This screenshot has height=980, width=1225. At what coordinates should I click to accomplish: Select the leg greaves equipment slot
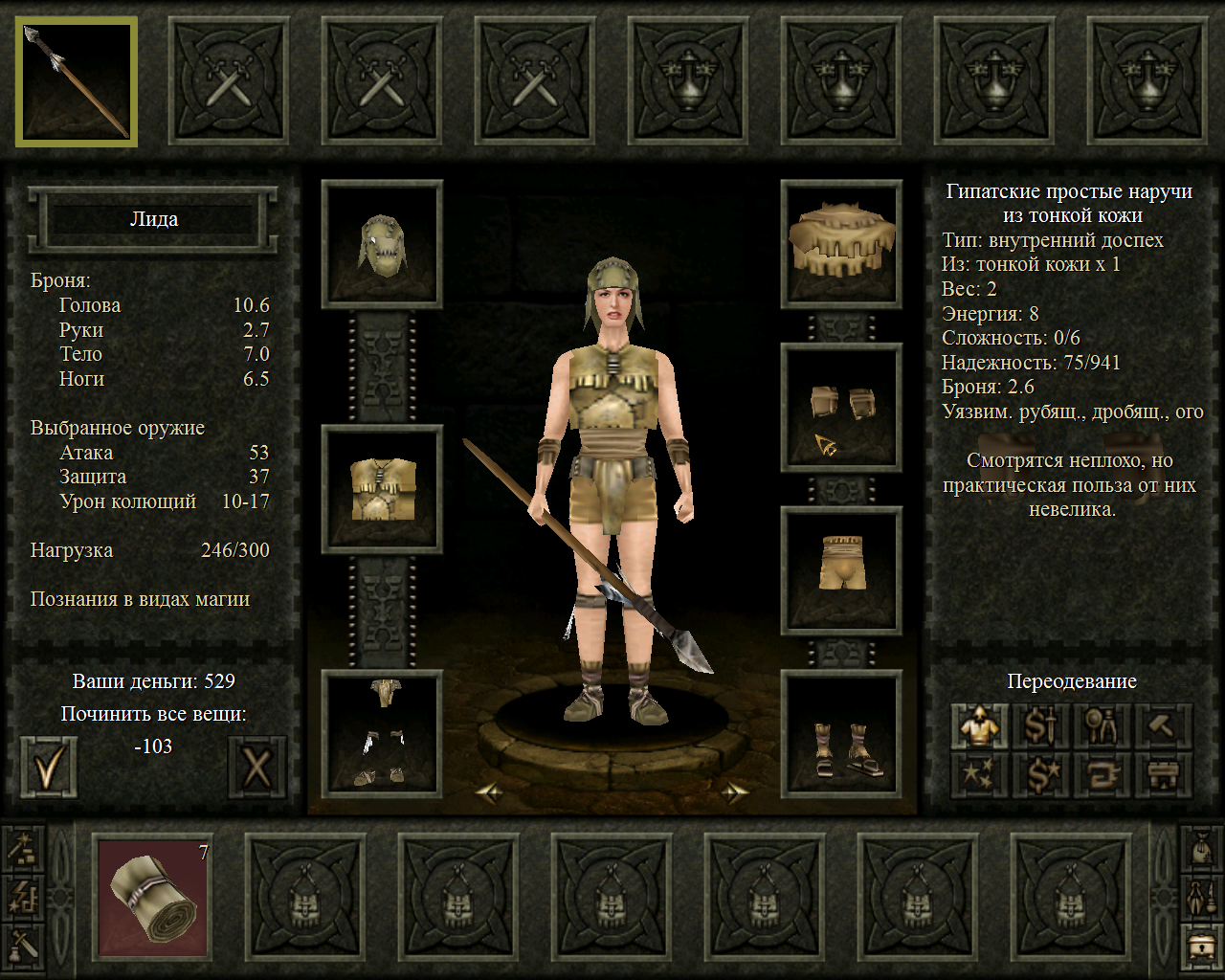click(382, 734)
